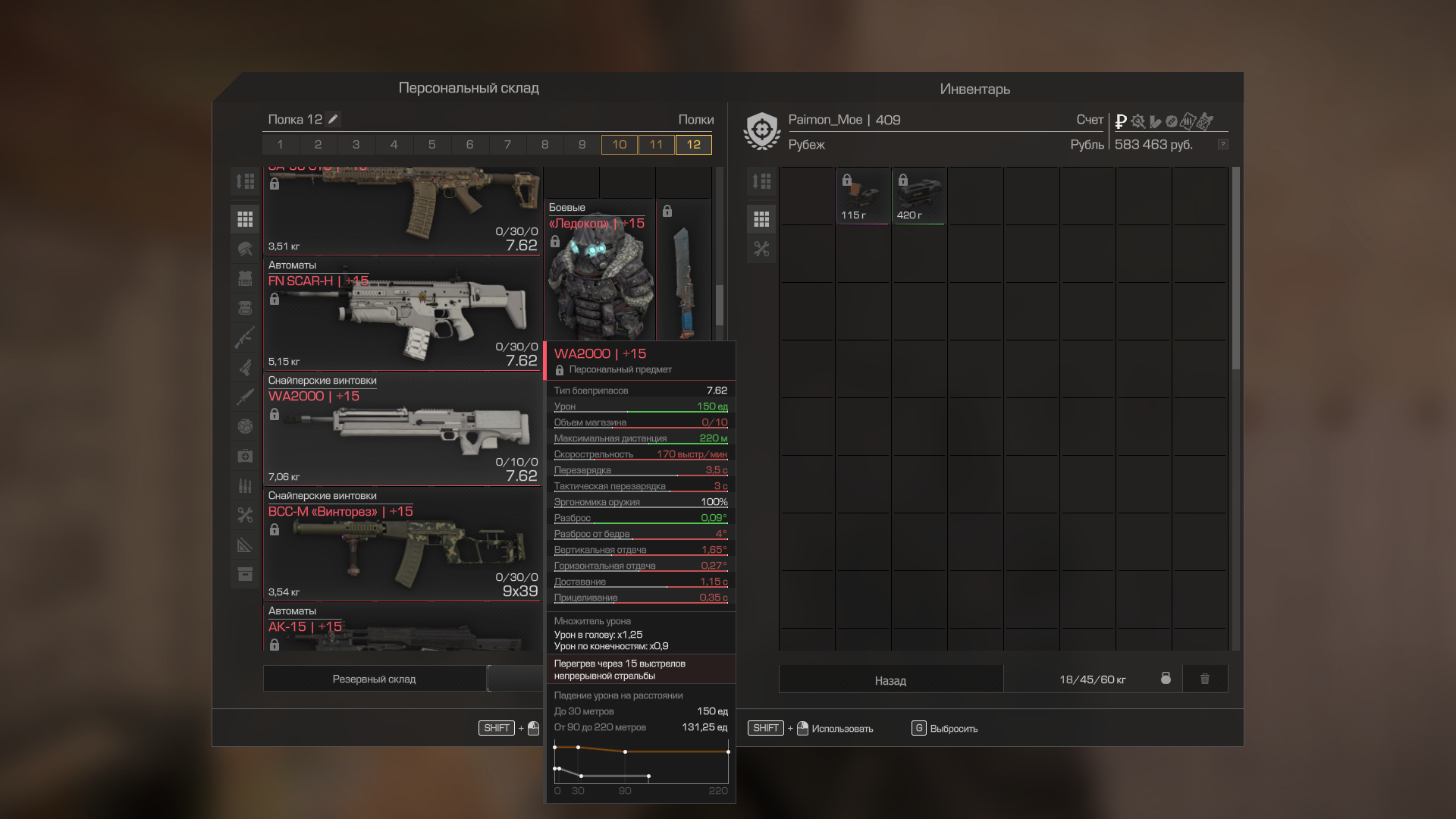The image size is (1456, 819).
Task: Sort the personal storage items
Action: click(x=245, y=181)
